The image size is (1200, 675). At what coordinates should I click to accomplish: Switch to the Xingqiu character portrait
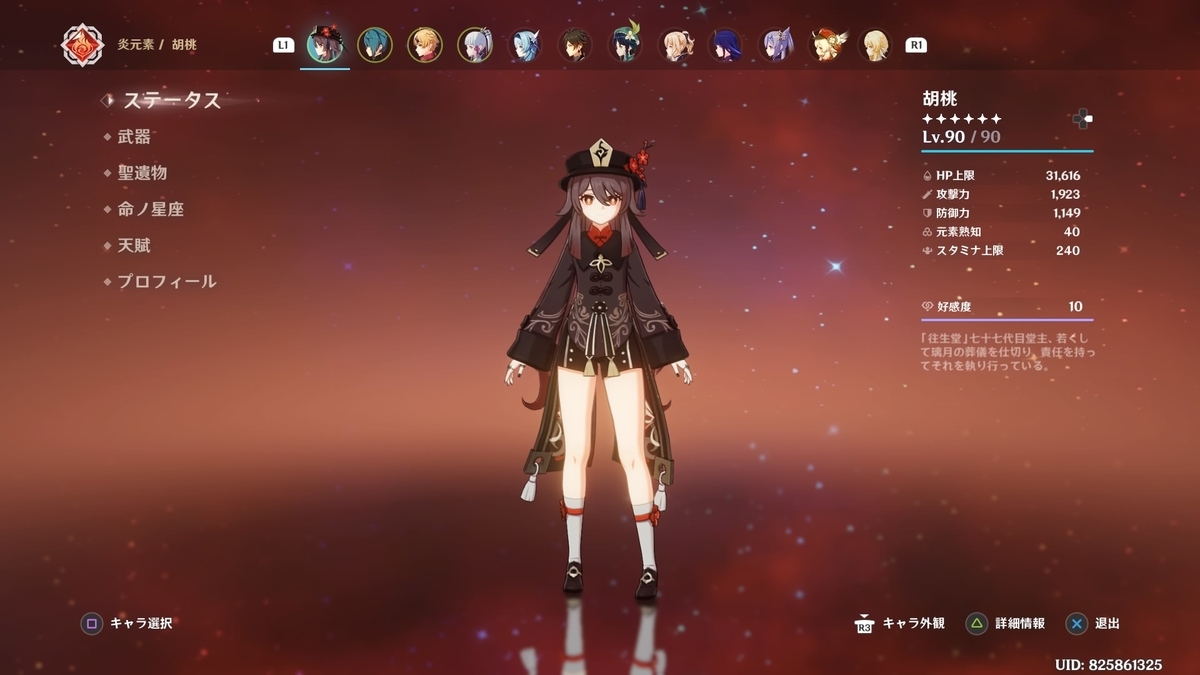pyautogui.click(x=375, y=45)
